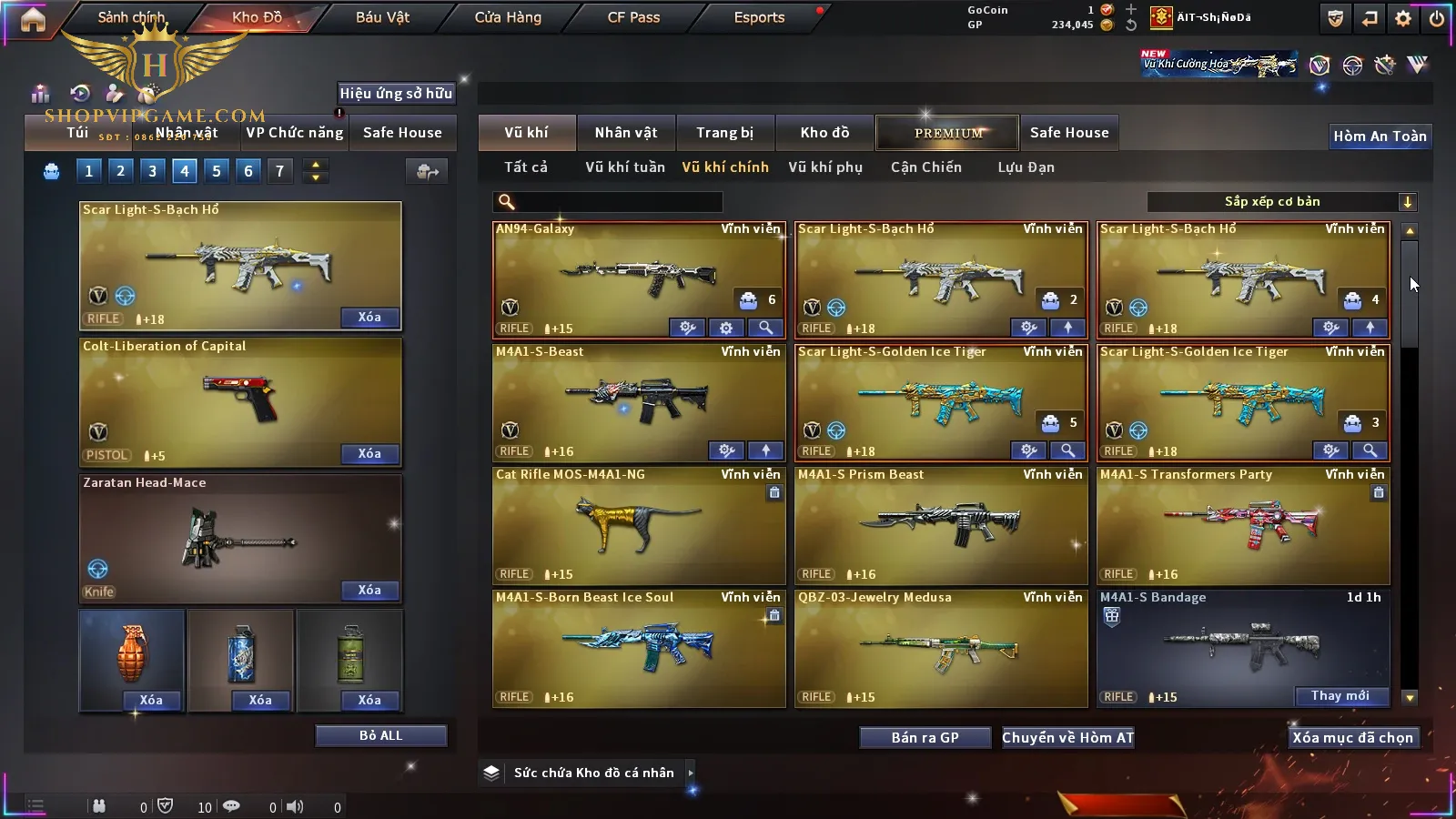Select the Trang bị tab
1456x819 pixels.
tap(724, 133)
